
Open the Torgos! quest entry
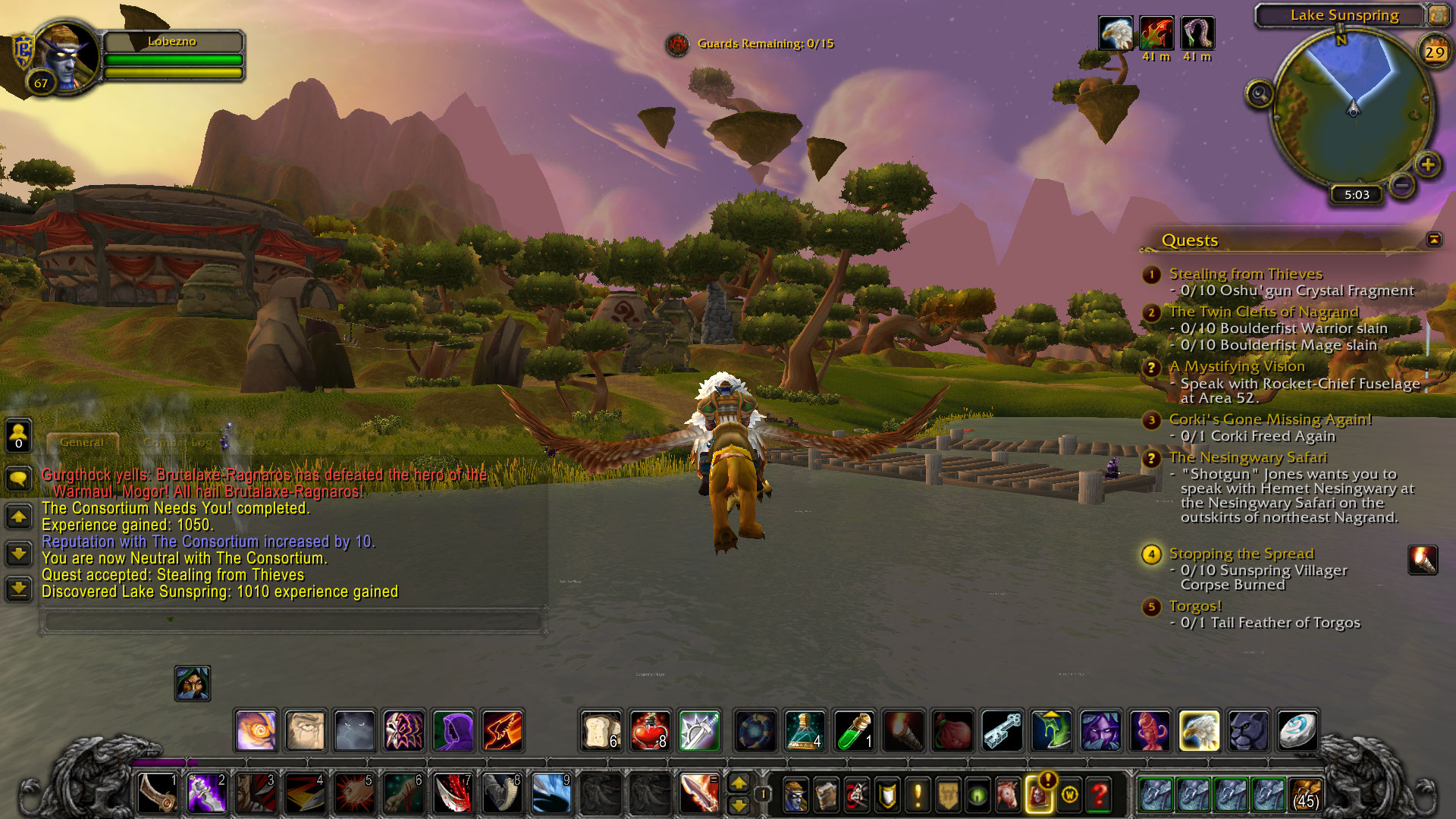coord(1195,606)
